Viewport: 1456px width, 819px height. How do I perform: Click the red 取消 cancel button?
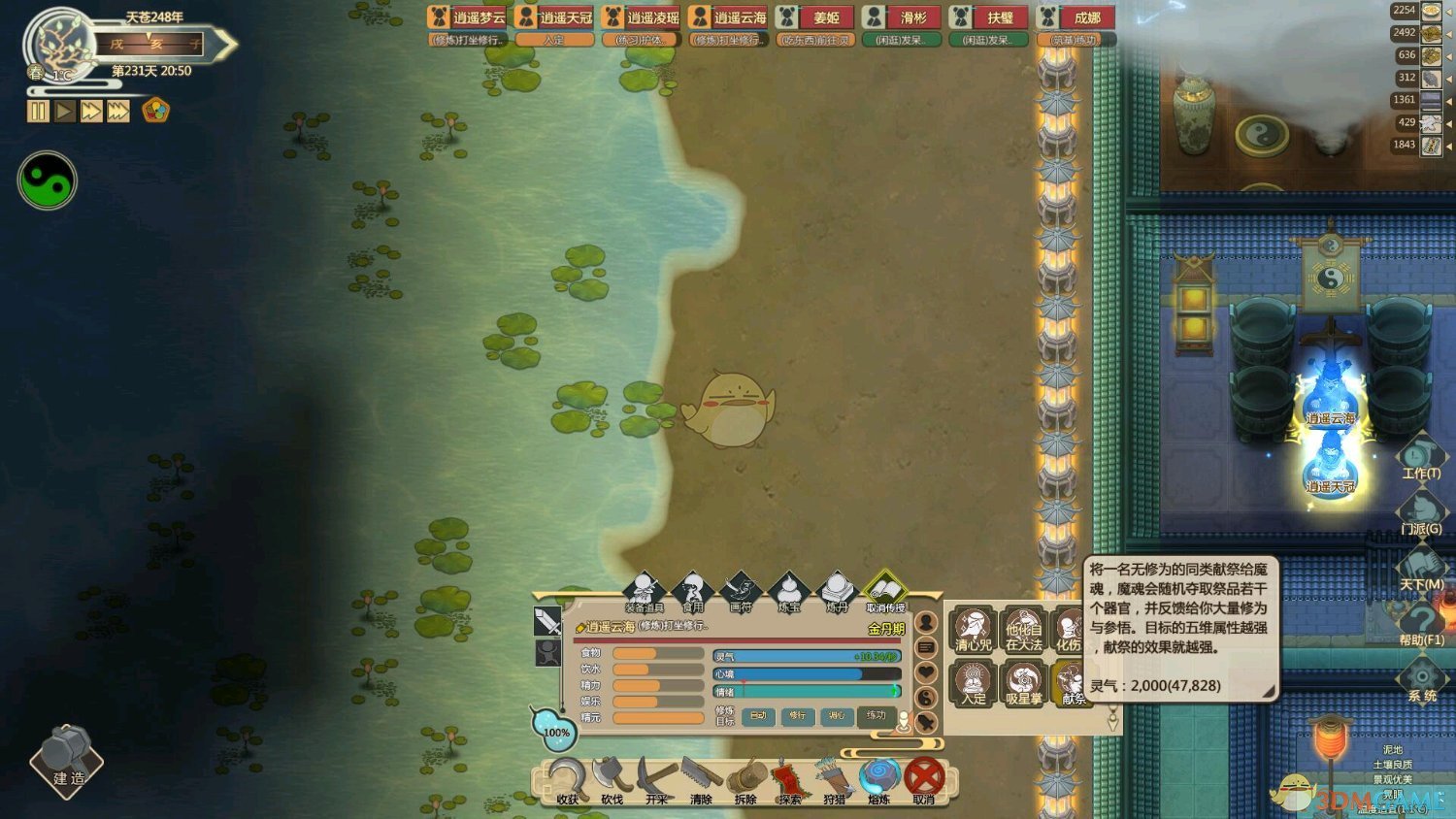[924, 779]
